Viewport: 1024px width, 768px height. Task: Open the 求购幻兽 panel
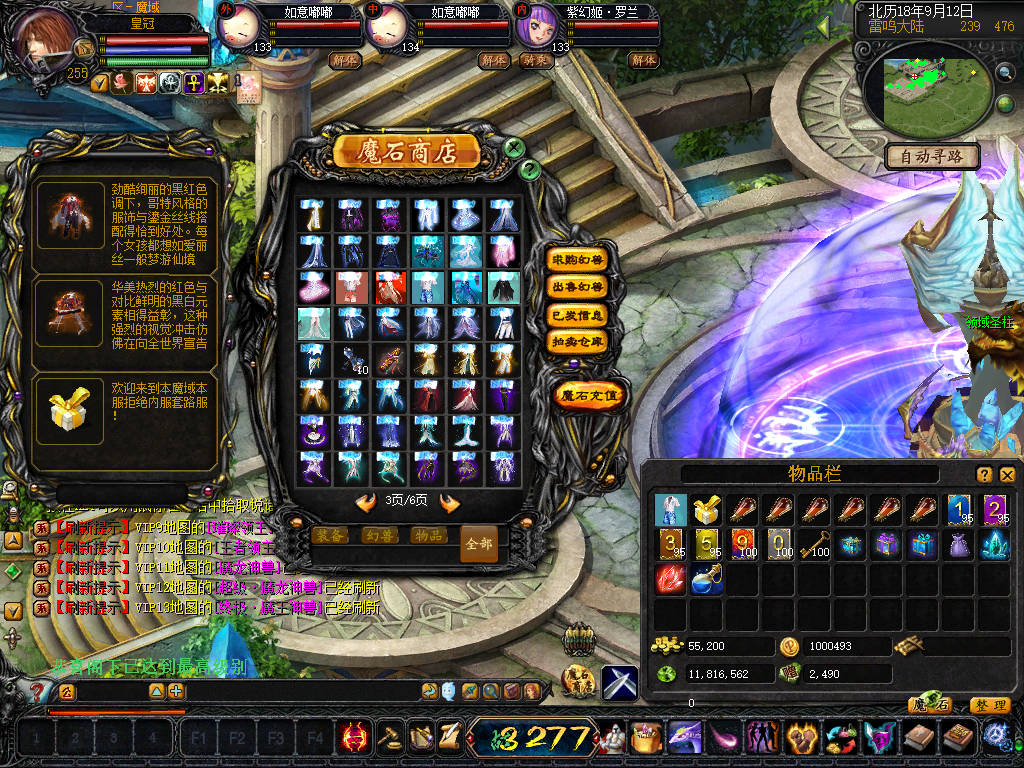click(578, 259)
